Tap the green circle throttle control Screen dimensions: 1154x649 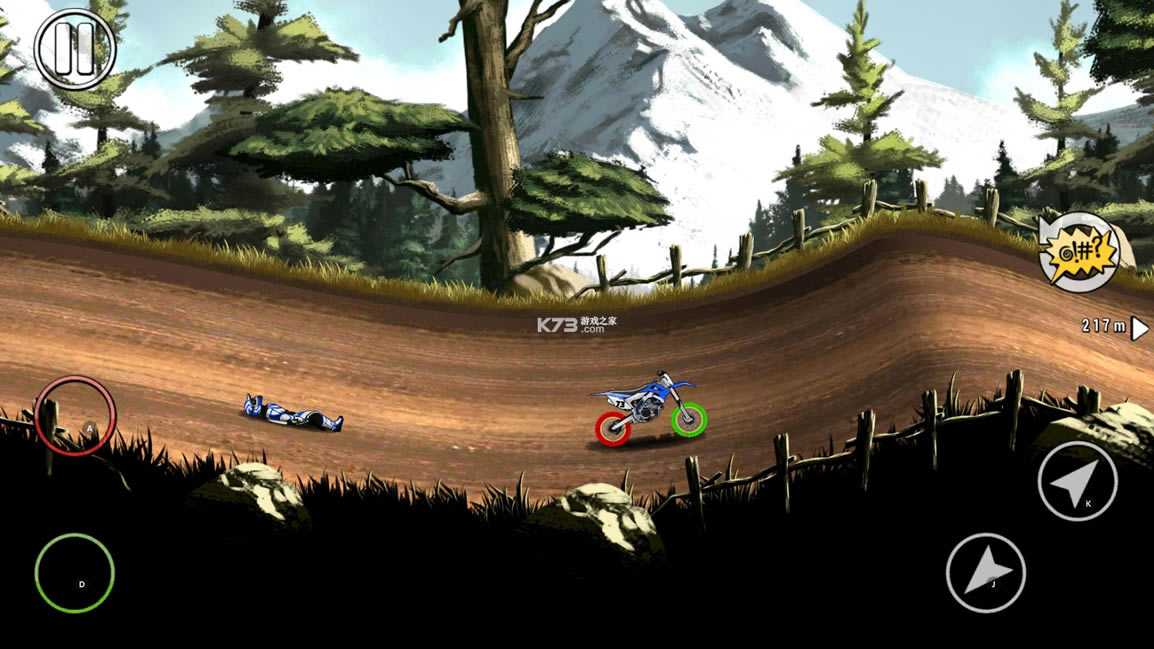pos(75,573)
